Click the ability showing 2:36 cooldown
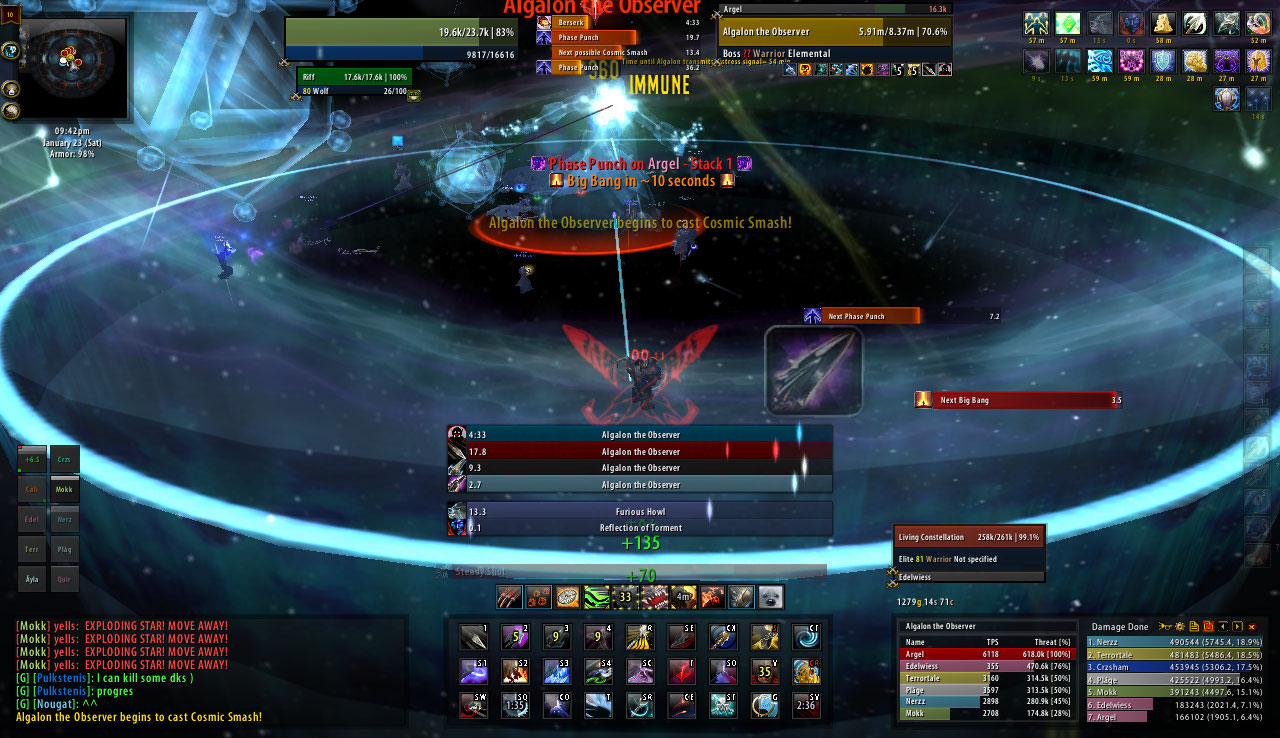The image size is (1280, 738). coord(806,704)
